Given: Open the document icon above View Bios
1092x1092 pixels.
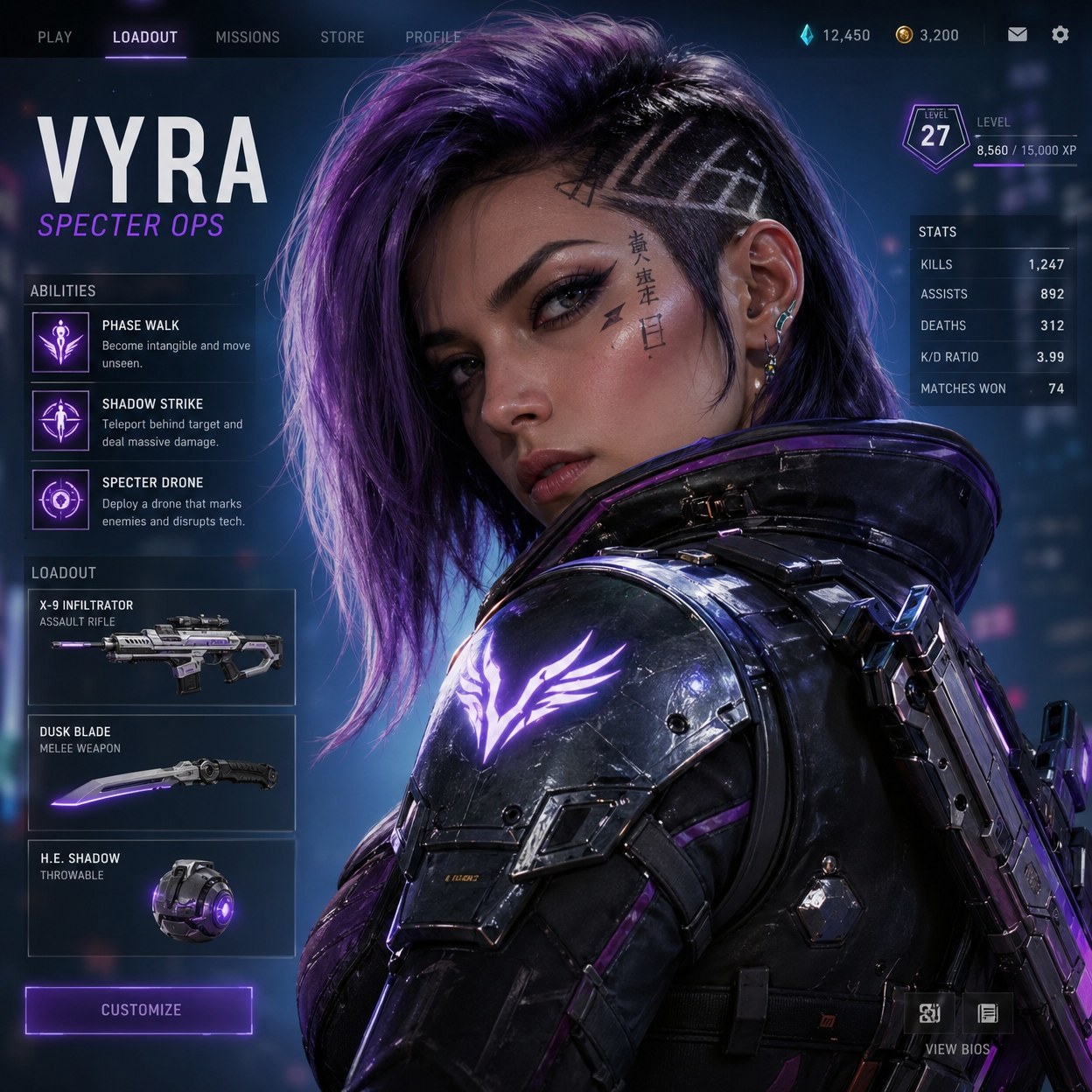Looking at the screenshot, I should click(x=988, y=1013).
